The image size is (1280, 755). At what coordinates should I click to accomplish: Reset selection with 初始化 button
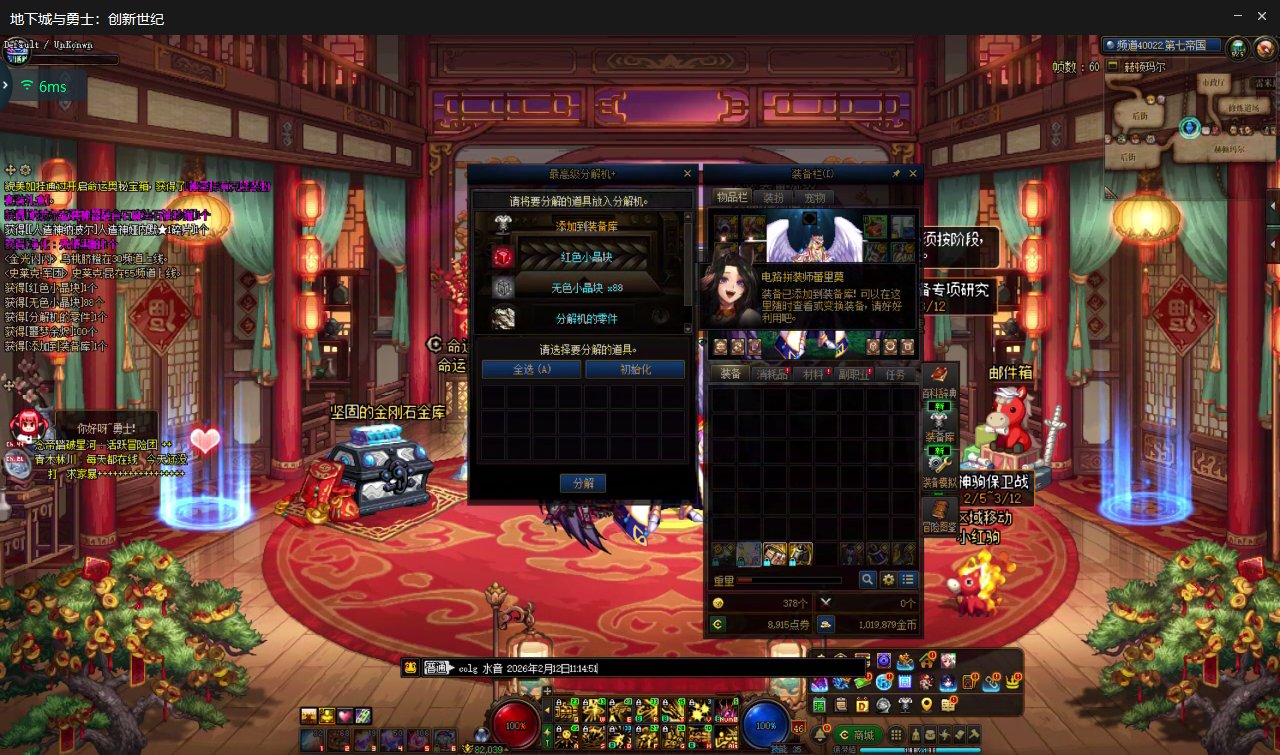tap(635, 369)
